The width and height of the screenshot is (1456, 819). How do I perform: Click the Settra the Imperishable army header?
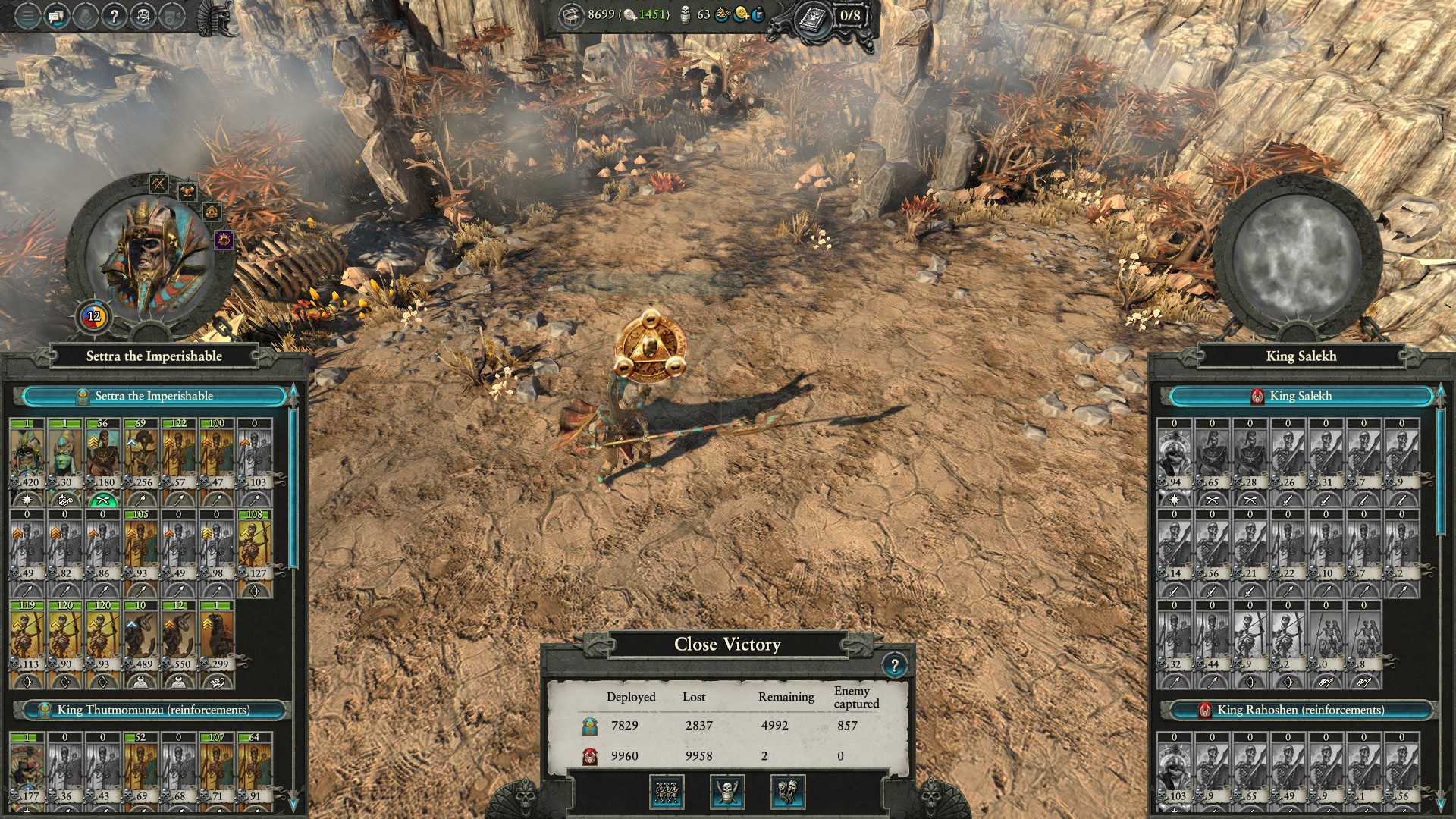[x=154, y=396]
